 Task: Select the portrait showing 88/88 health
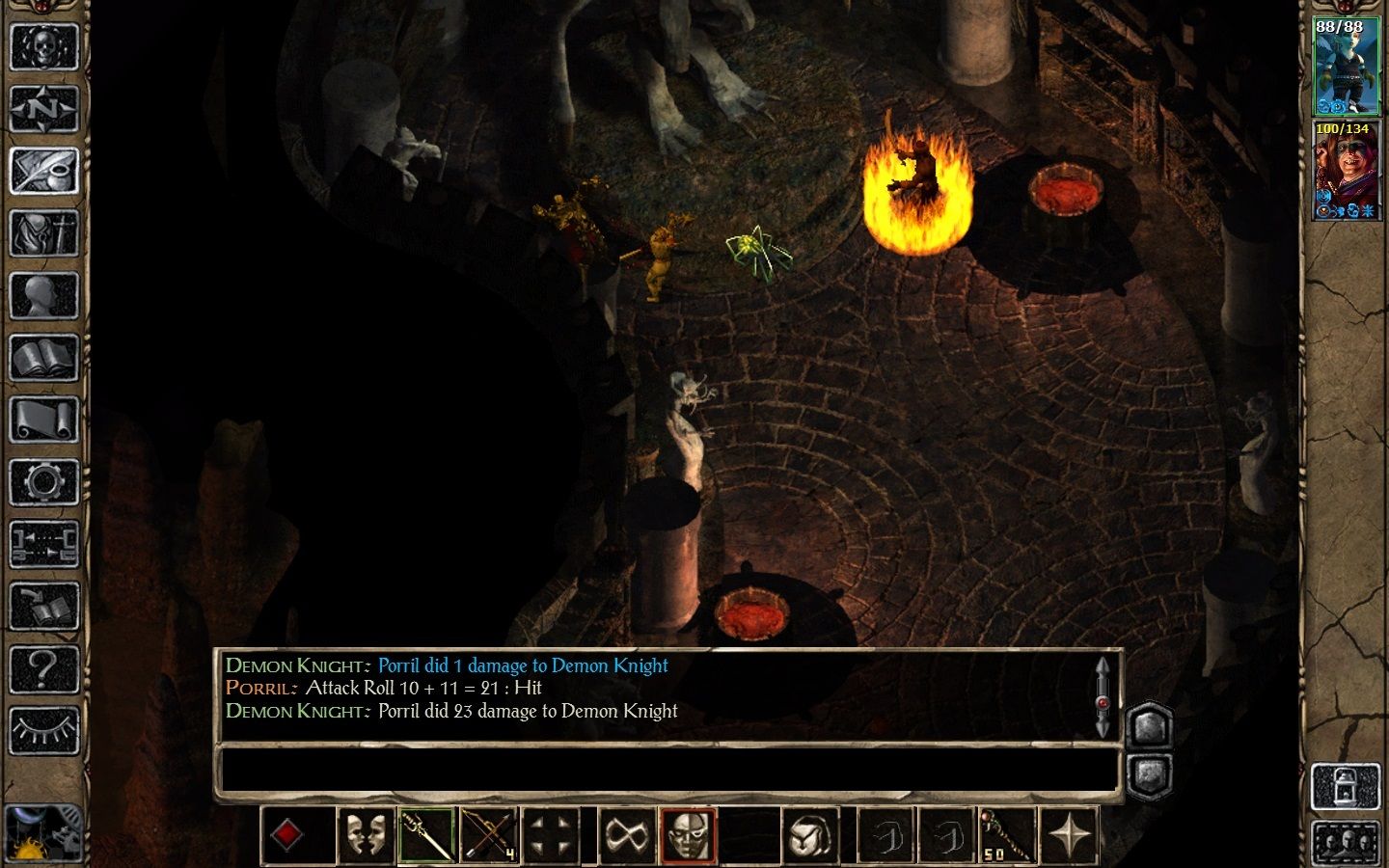[x=1347, y=68]
